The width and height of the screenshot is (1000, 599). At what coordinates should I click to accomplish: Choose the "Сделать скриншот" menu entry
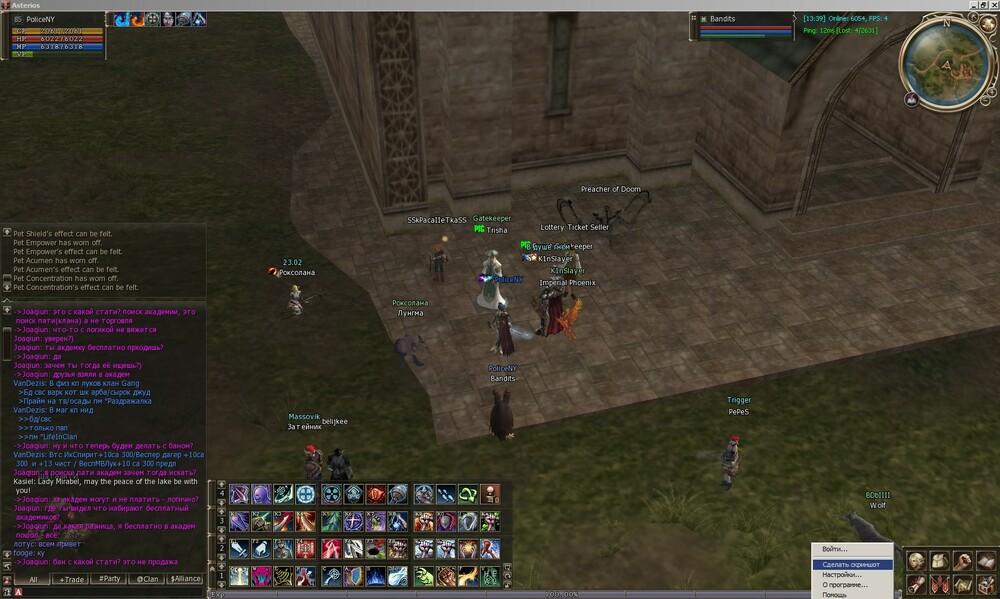click(x=850, y=565)
